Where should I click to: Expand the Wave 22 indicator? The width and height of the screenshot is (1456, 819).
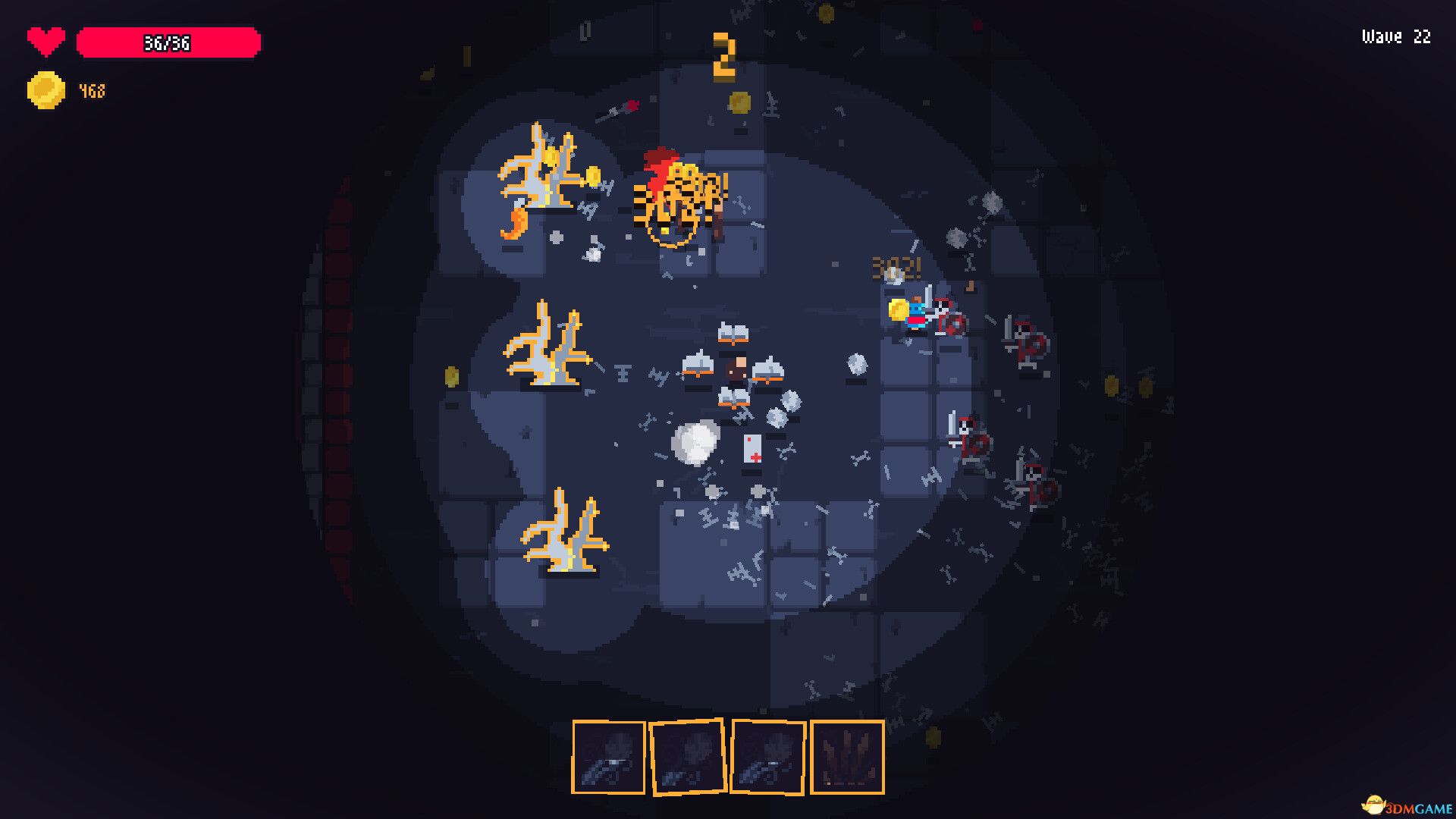(1395, 36)
